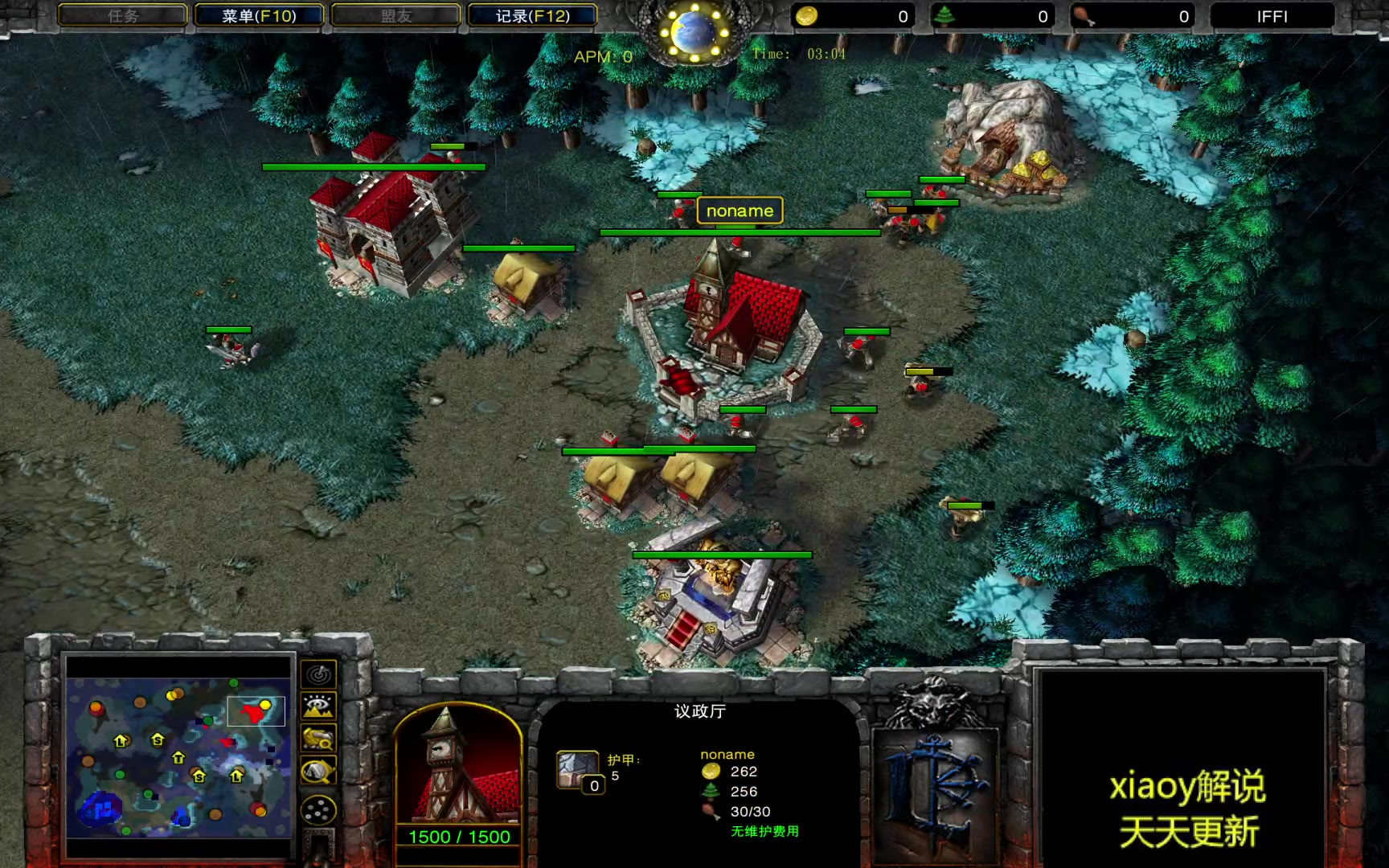
Task: Select the armor icon in unit info
Action: tap(578, 769)
